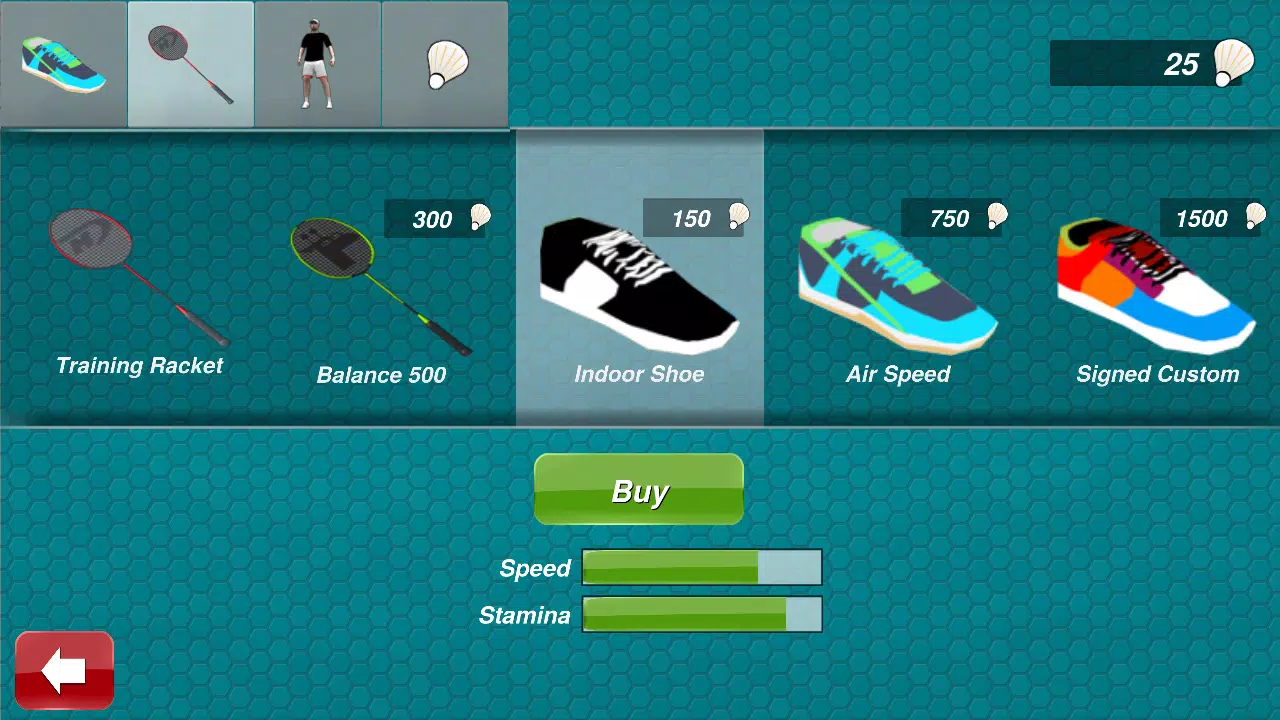Click the Stamina stat bar

pyautogui.click(x=702, y=615)
